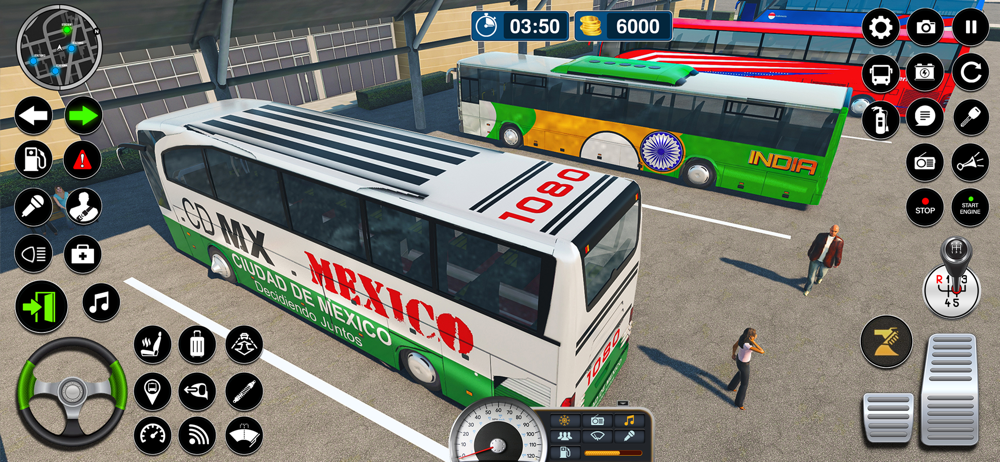The image size is (1000, 462).
Task: Open the settings gear button
Action: [x=881, y=28]
